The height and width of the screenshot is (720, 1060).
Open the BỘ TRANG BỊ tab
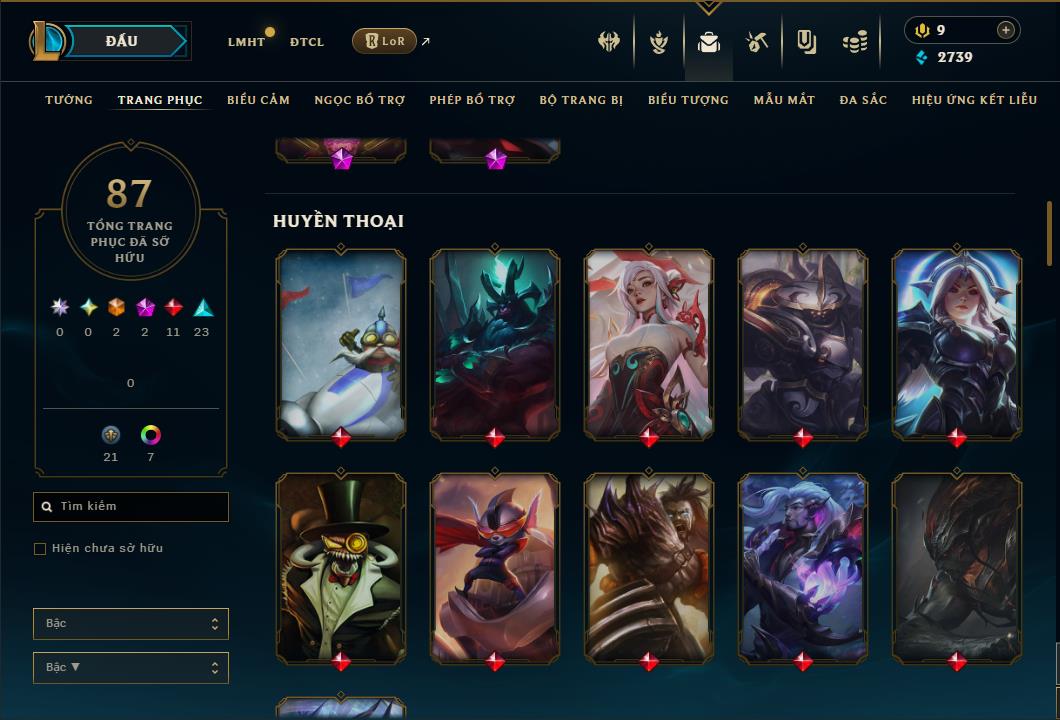pyautogui.click(x=581, y=100)
